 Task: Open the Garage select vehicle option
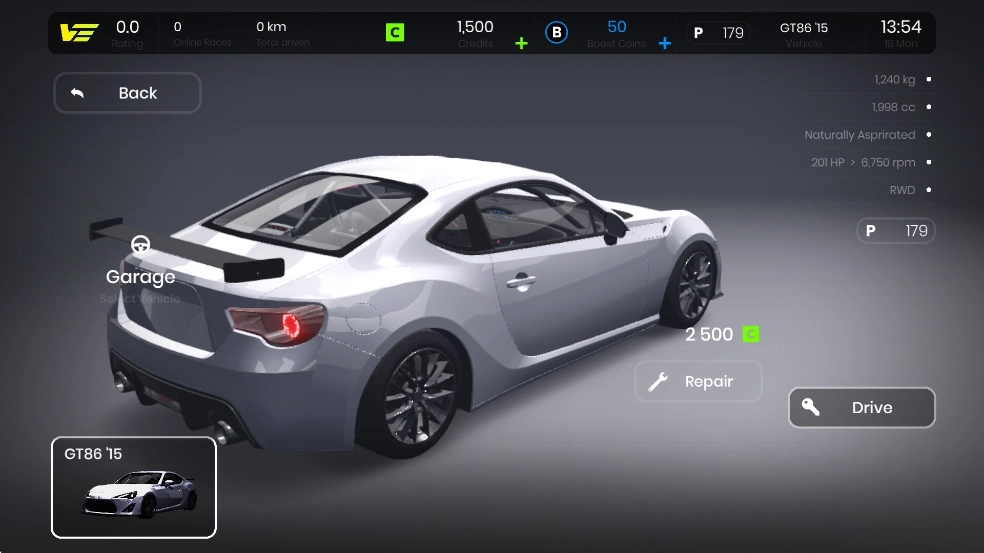point(141,267)
